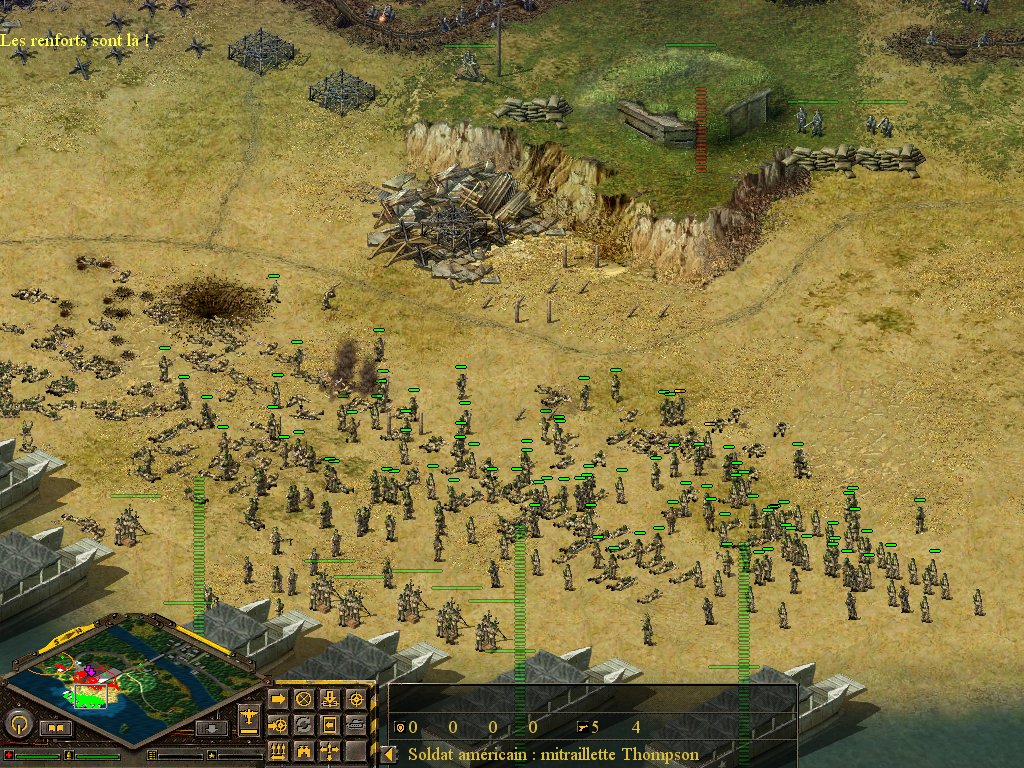Choose the binoculars command
Viewport: 1024px width, 768px height.
[x=303, y=750]
